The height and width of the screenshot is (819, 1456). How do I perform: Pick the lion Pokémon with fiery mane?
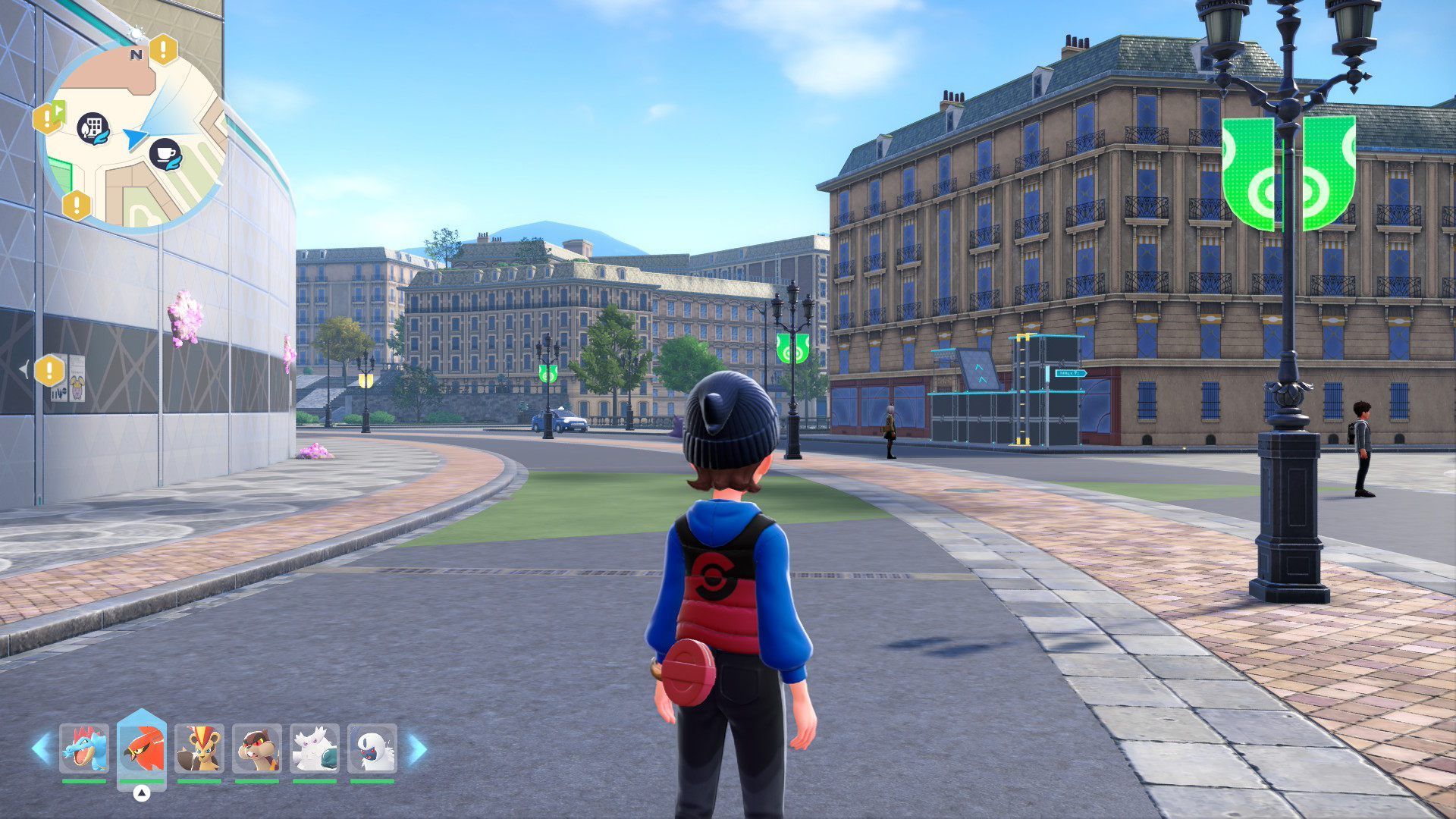click(199, 748)
